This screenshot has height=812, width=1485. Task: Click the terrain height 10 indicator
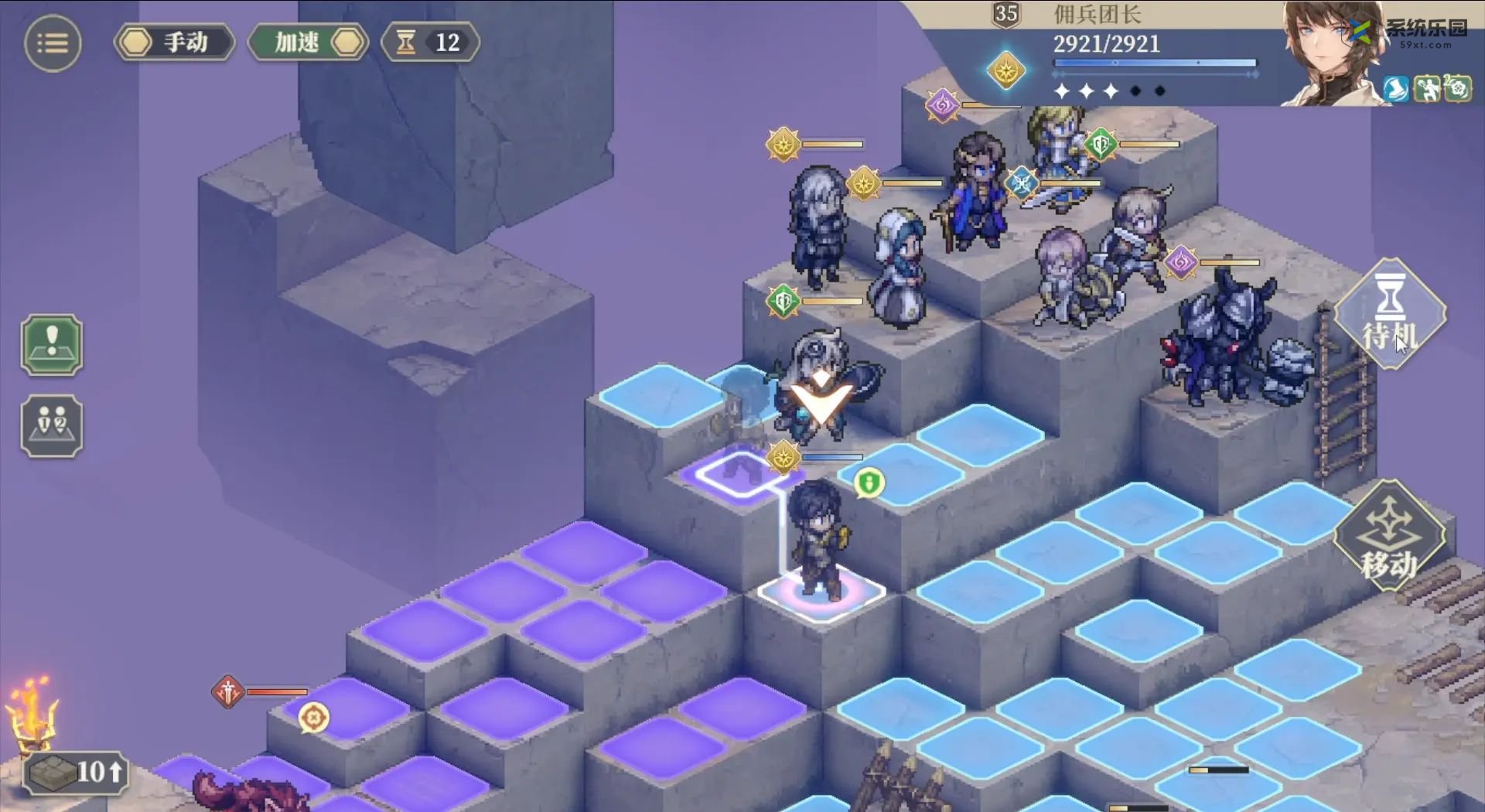(76, 771)
